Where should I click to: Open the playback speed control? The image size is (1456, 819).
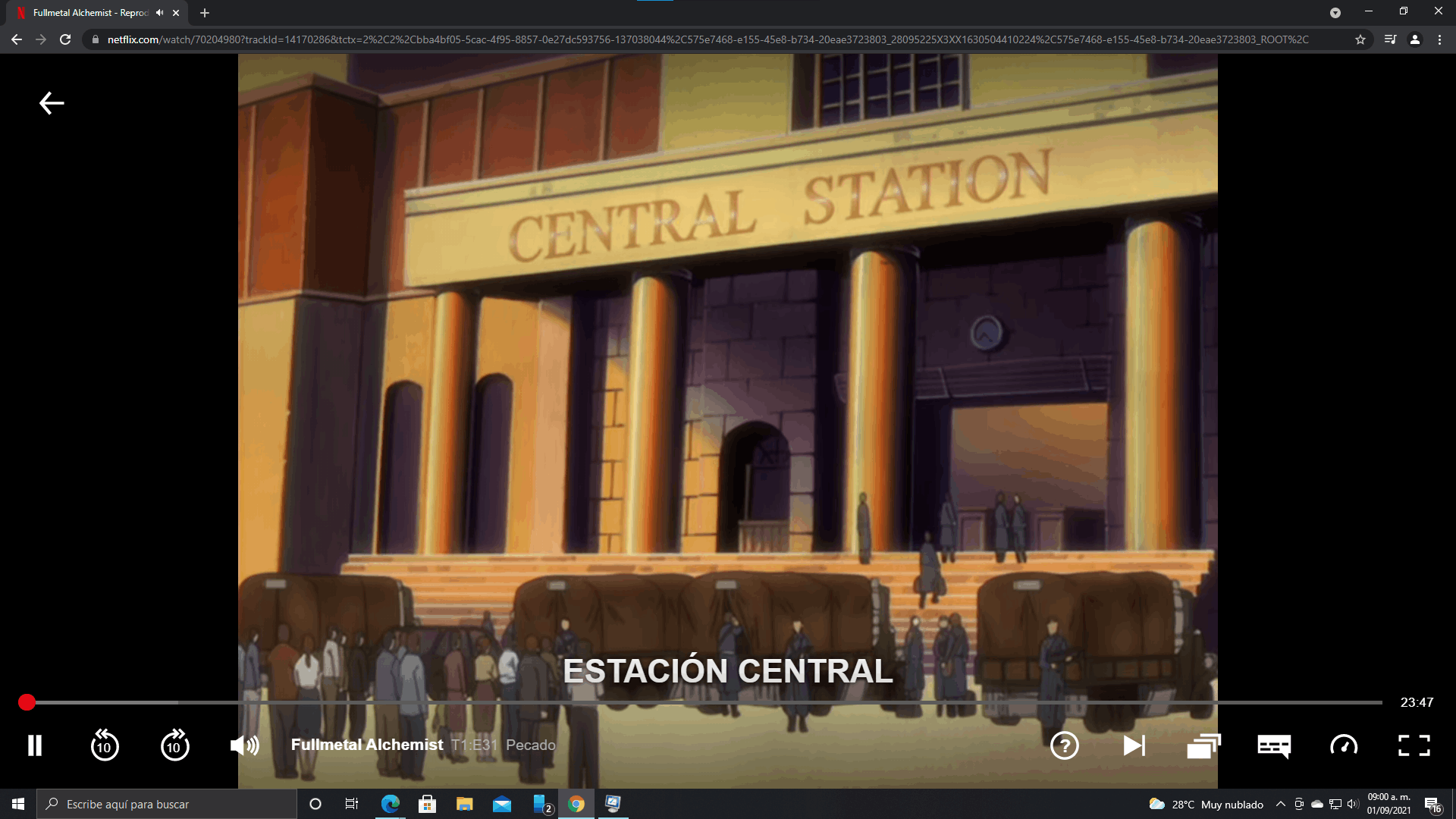coord(1344,745)
